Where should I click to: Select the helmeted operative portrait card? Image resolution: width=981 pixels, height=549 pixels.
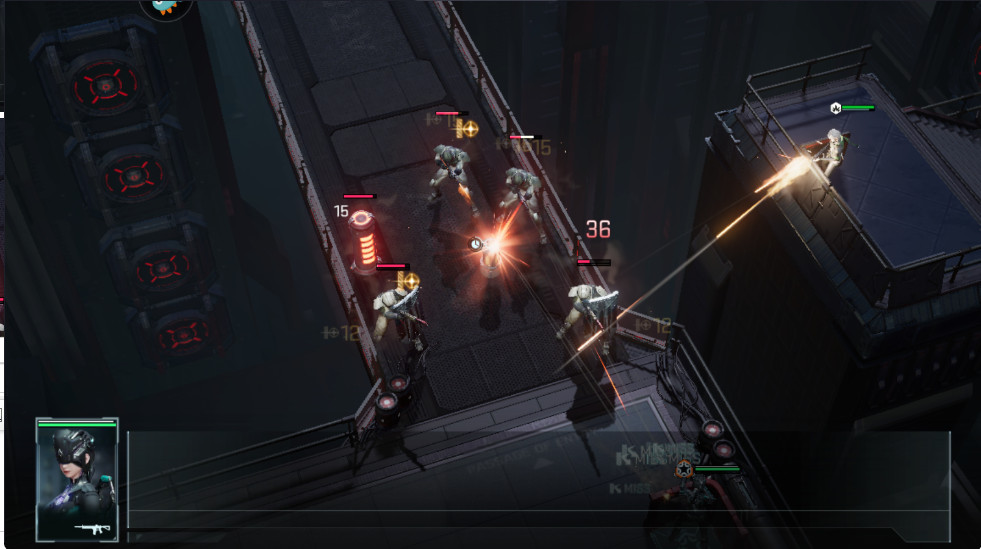(x=77, y=480)
